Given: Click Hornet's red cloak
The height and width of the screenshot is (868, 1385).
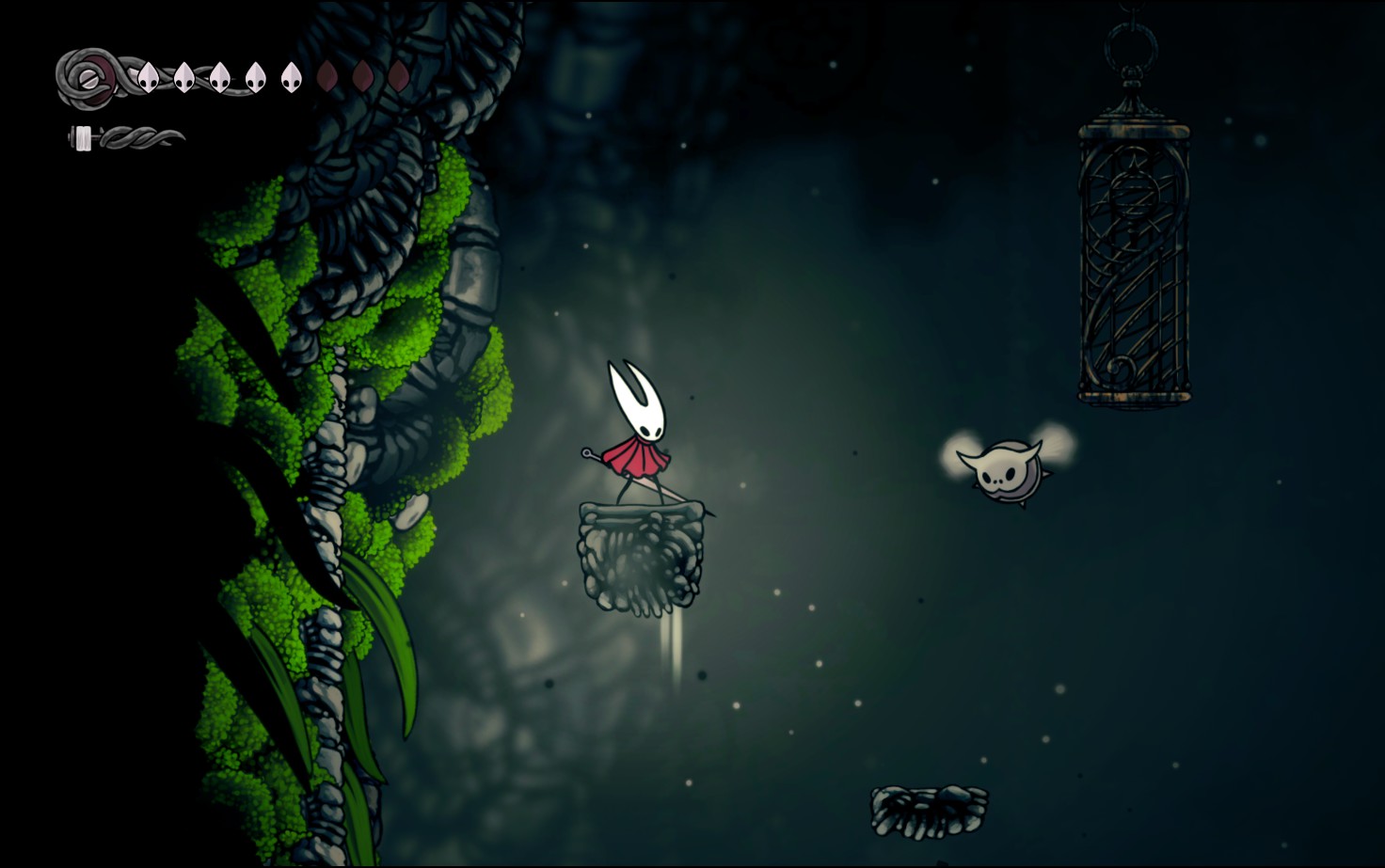Looking at the screenshot, I should coord(640,459).
